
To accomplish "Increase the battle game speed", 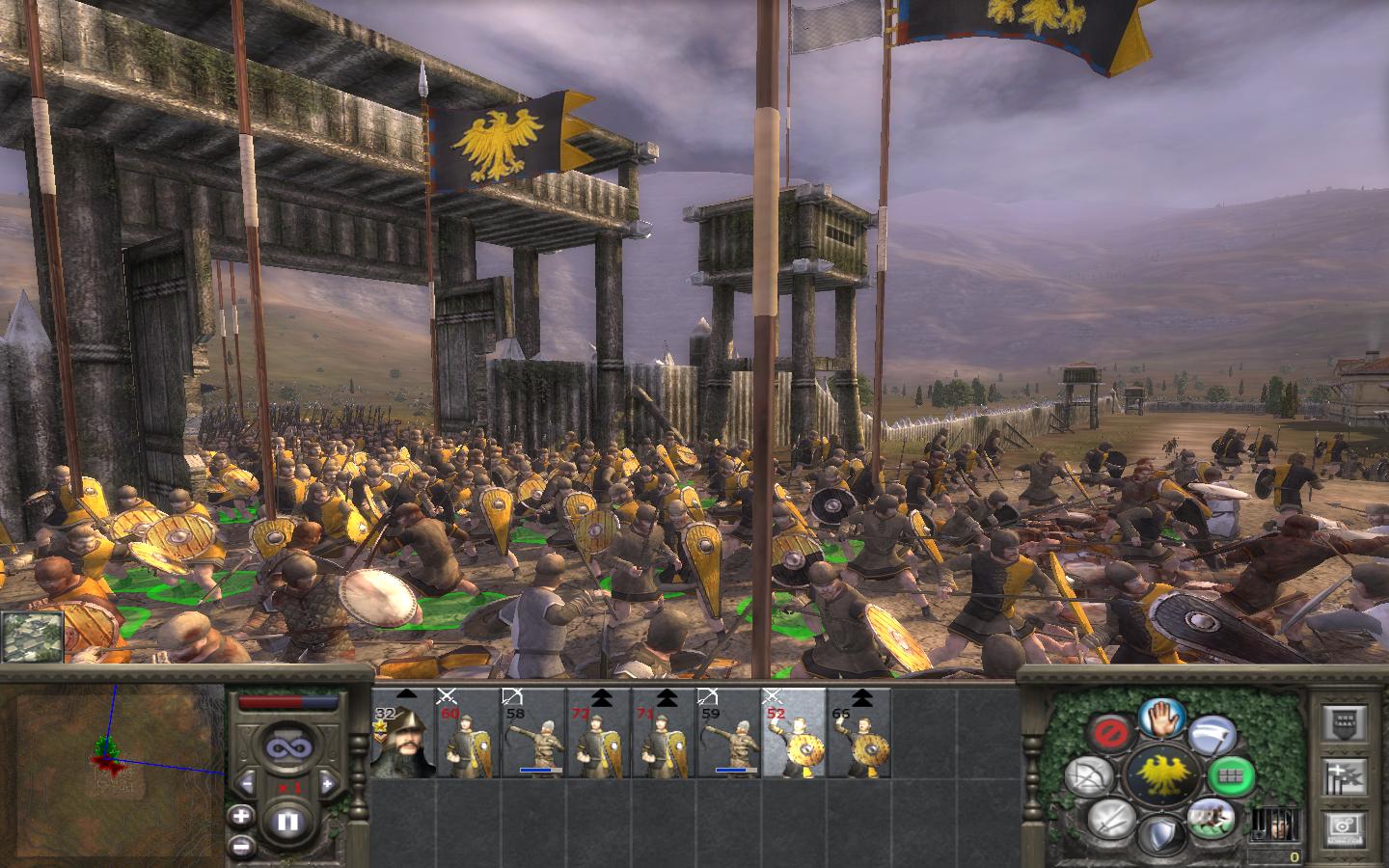I will [327, 783].
